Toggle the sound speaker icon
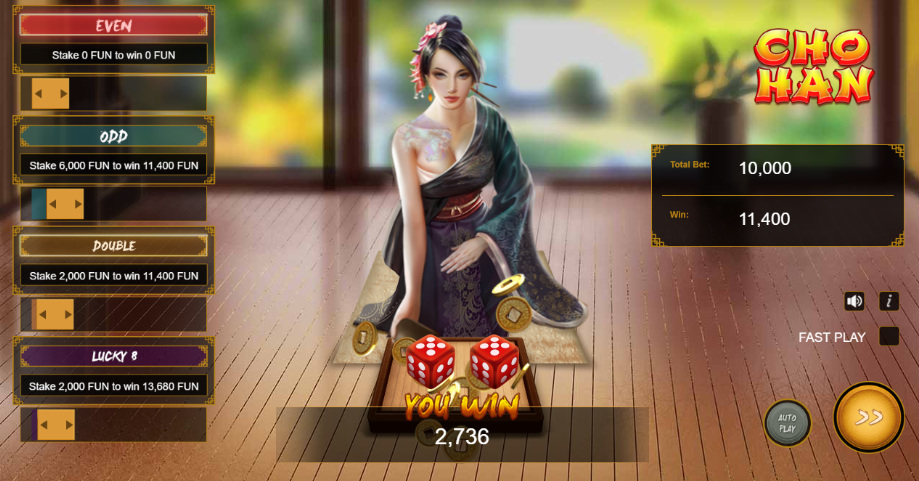The image size is (919, 481). (x=854, y=301)
